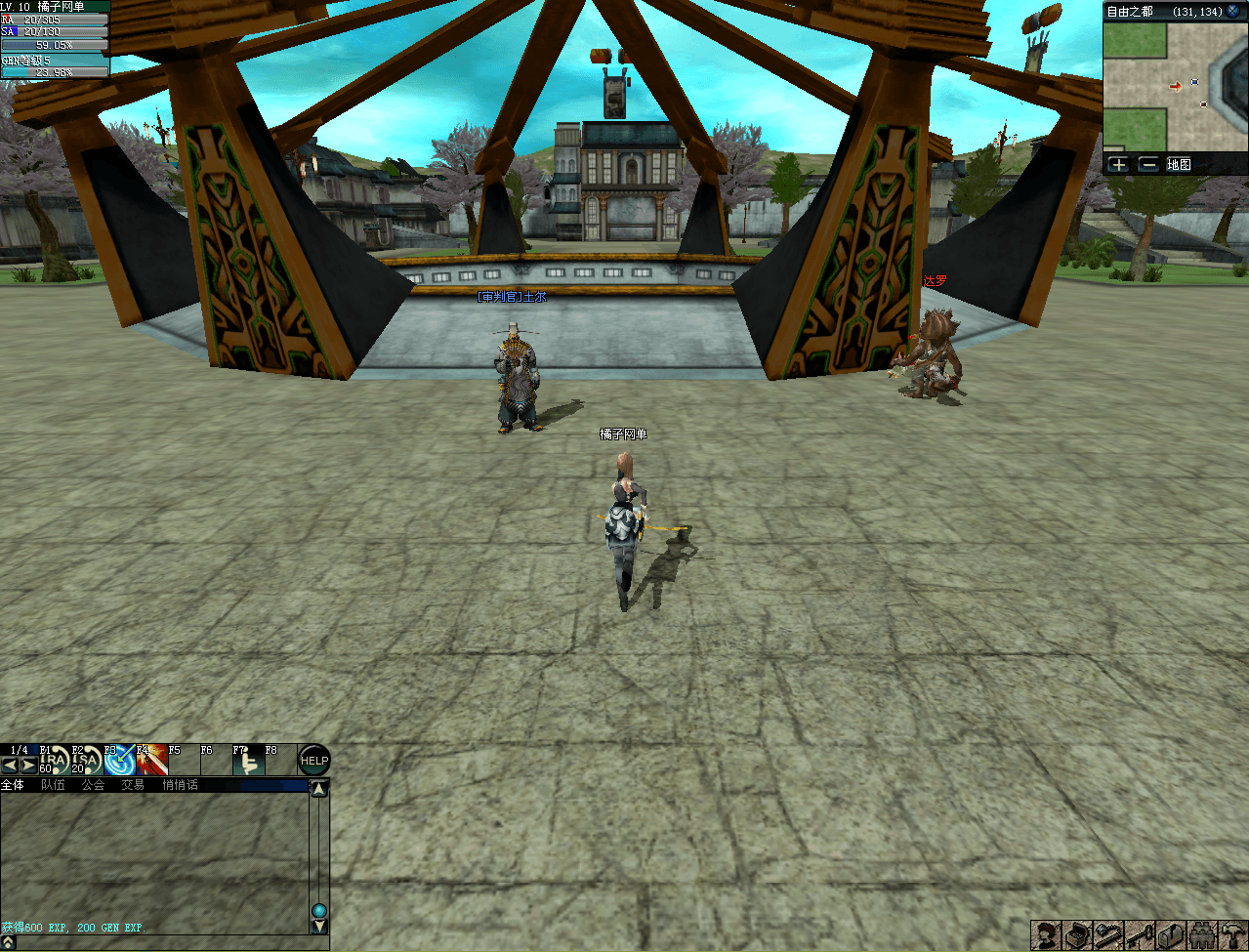Click the hammer icon in the menu bar
1249x952 pixels.
[x=1233, y=935]
